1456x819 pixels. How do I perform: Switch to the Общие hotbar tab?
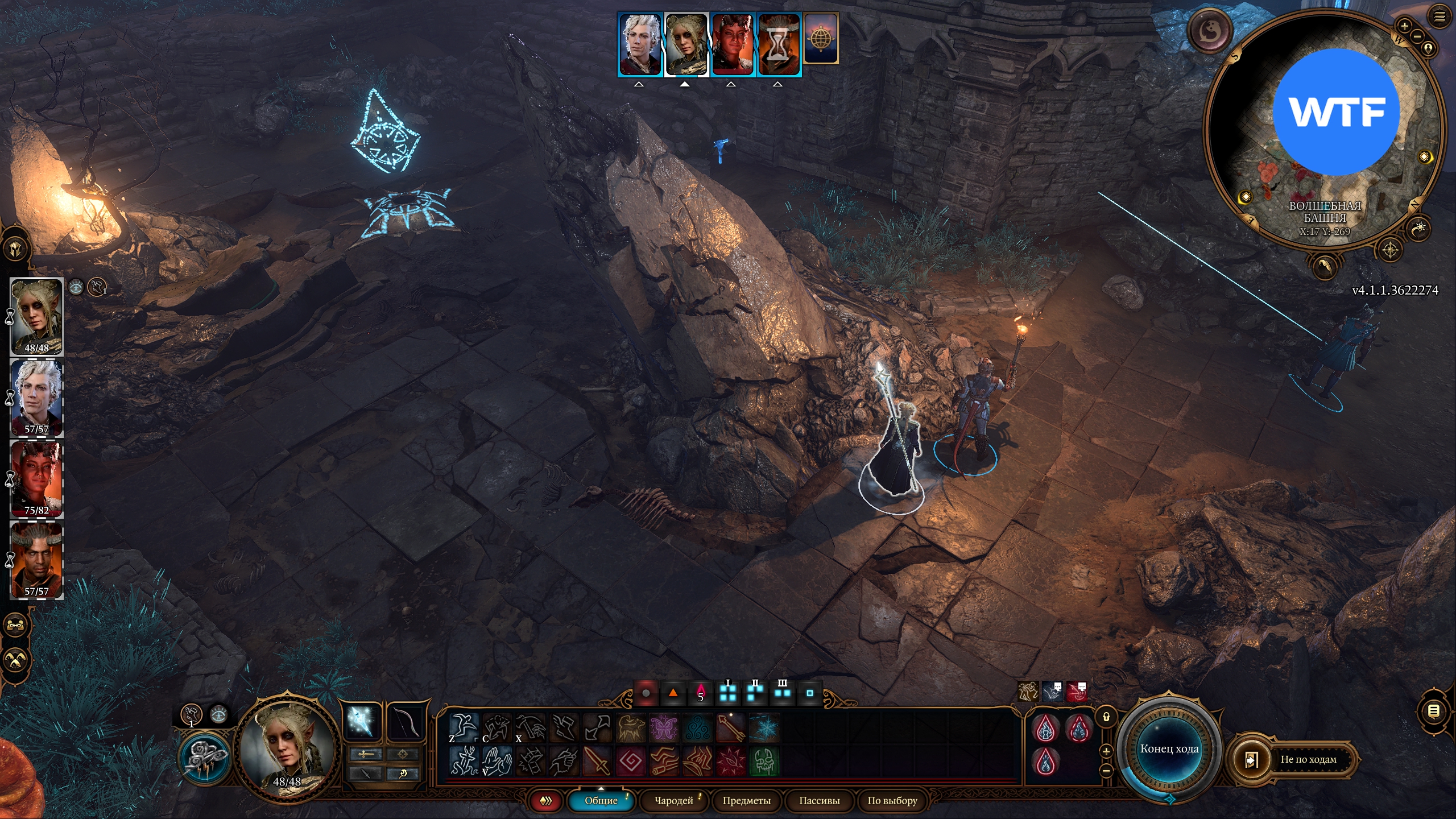[601, 800]
